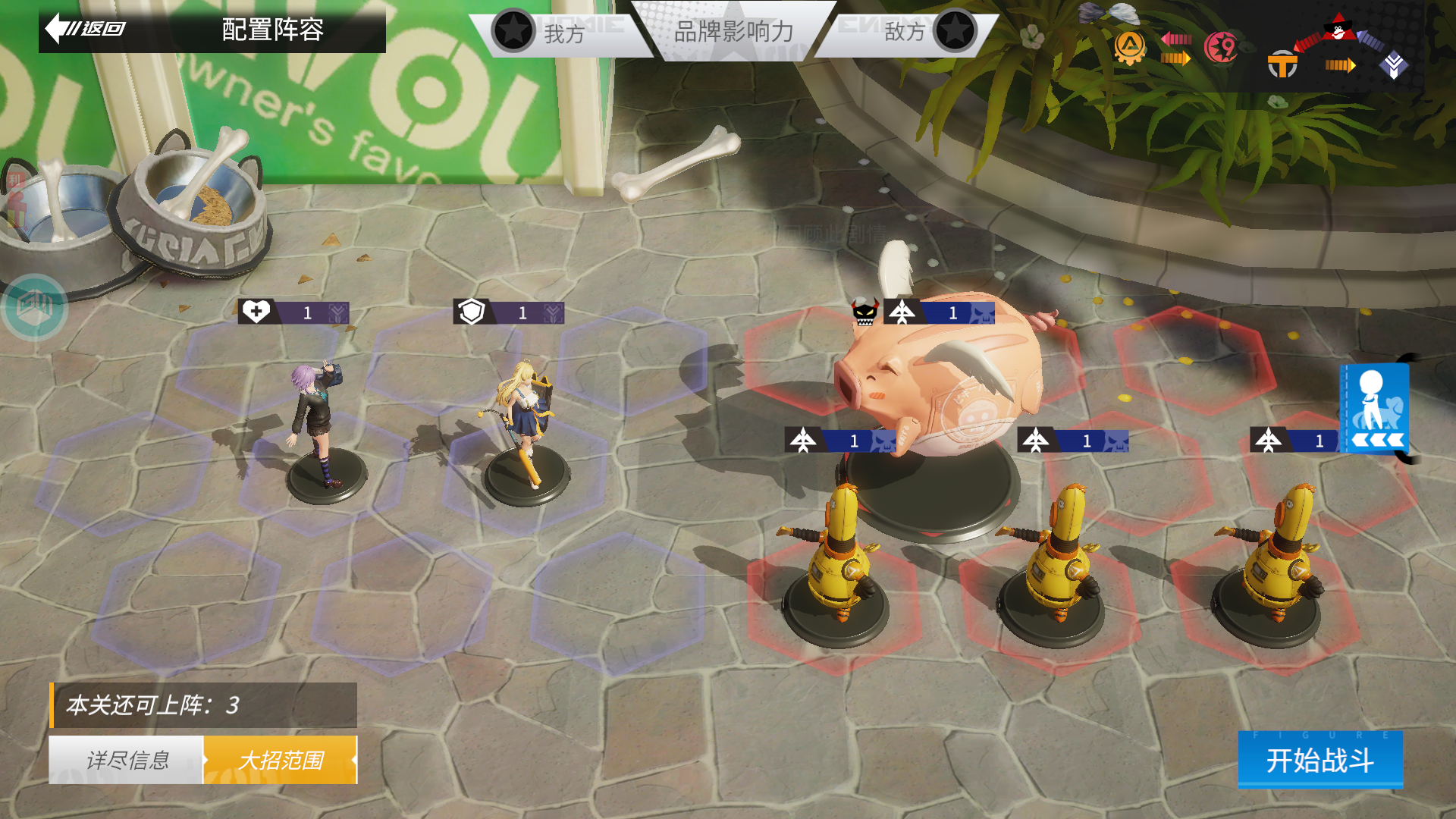
Task: Inspect the pig boss level tag
Action: [x=939, y=312]
